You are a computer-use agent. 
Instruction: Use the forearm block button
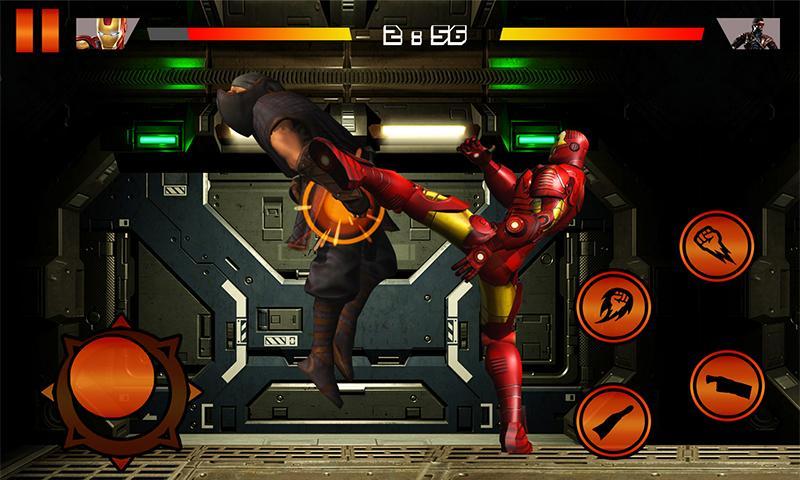(726, 385)
